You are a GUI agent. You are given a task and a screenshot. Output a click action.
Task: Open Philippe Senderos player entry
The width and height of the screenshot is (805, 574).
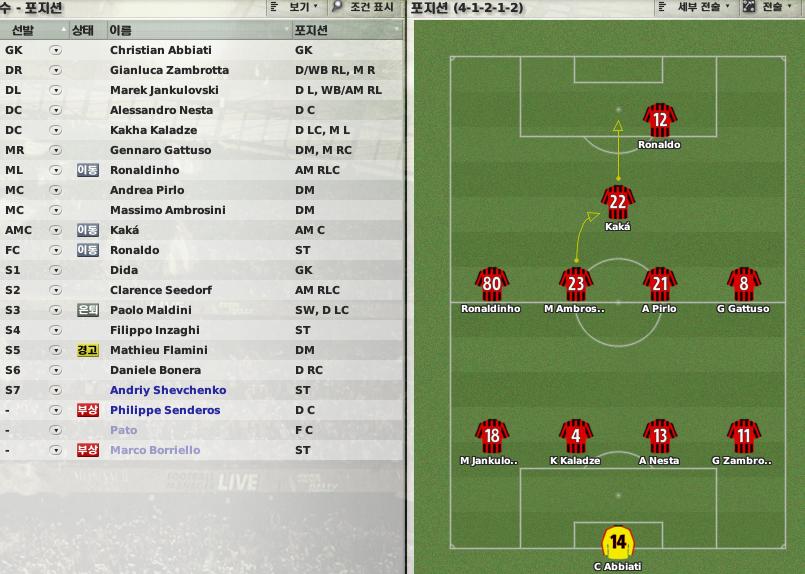coord(164,410)
